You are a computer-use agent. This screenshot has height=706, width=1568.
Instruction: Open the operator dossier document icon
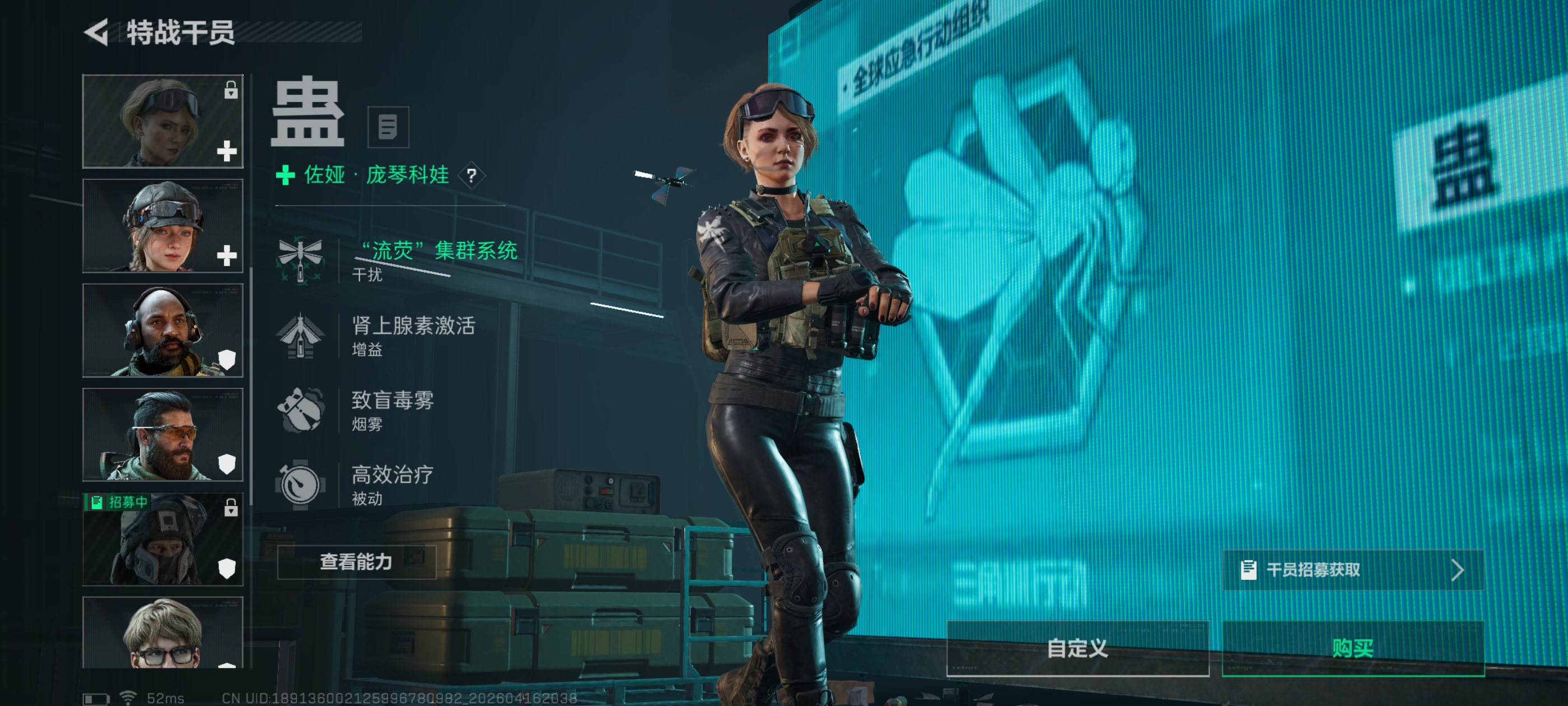(x=388, y=127)
